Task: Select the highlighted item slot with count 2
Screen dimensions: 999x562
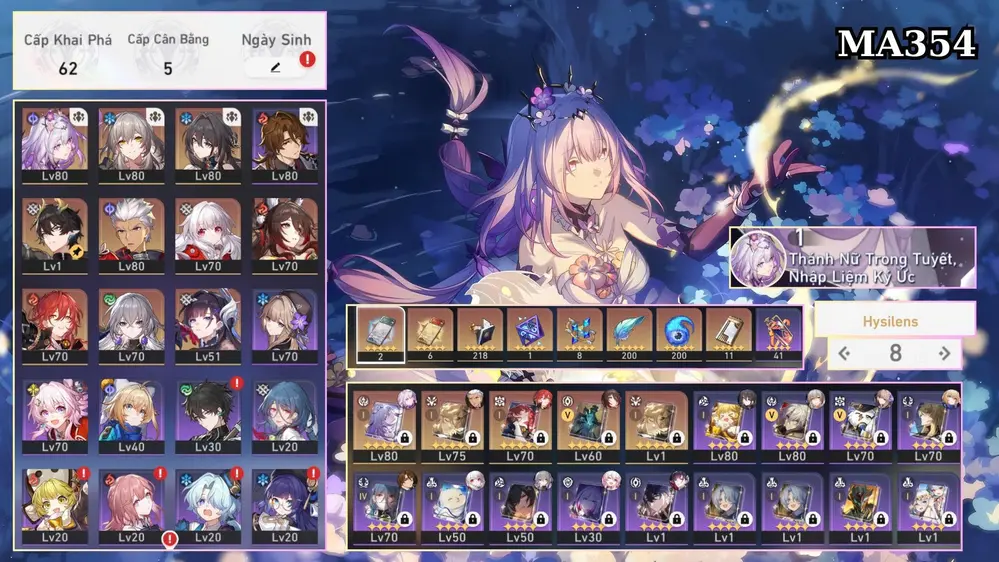Action: (381, 334)
